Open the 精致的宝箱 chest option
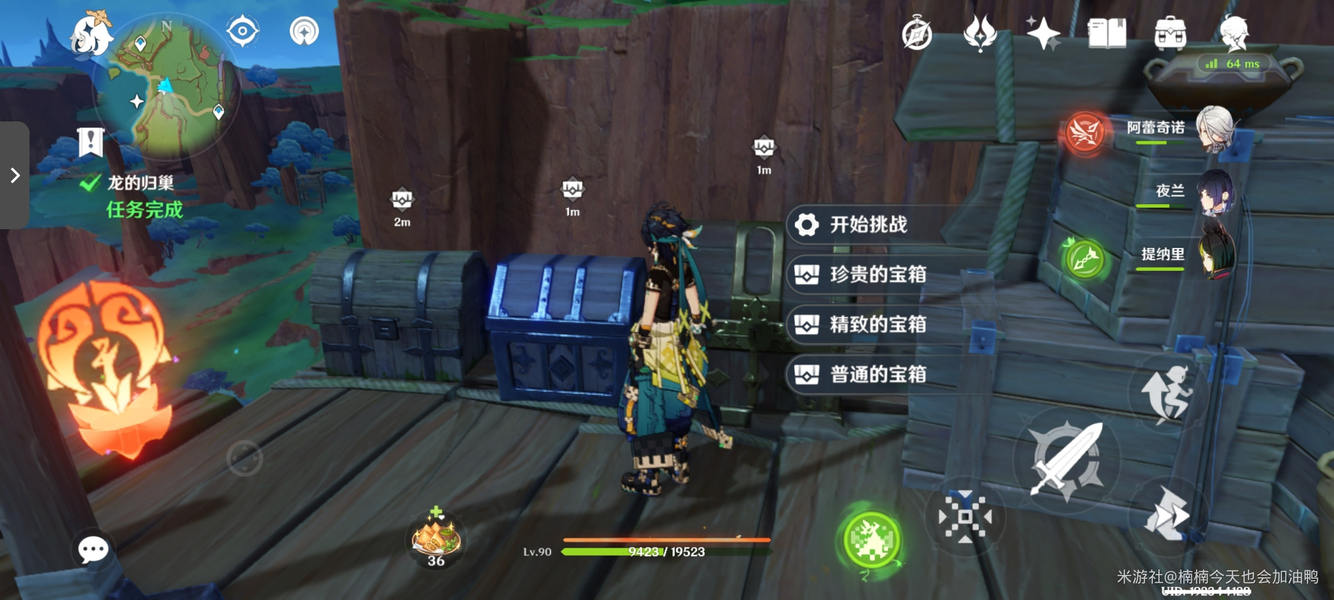1334x600 pixels. (x=877, y=324)
